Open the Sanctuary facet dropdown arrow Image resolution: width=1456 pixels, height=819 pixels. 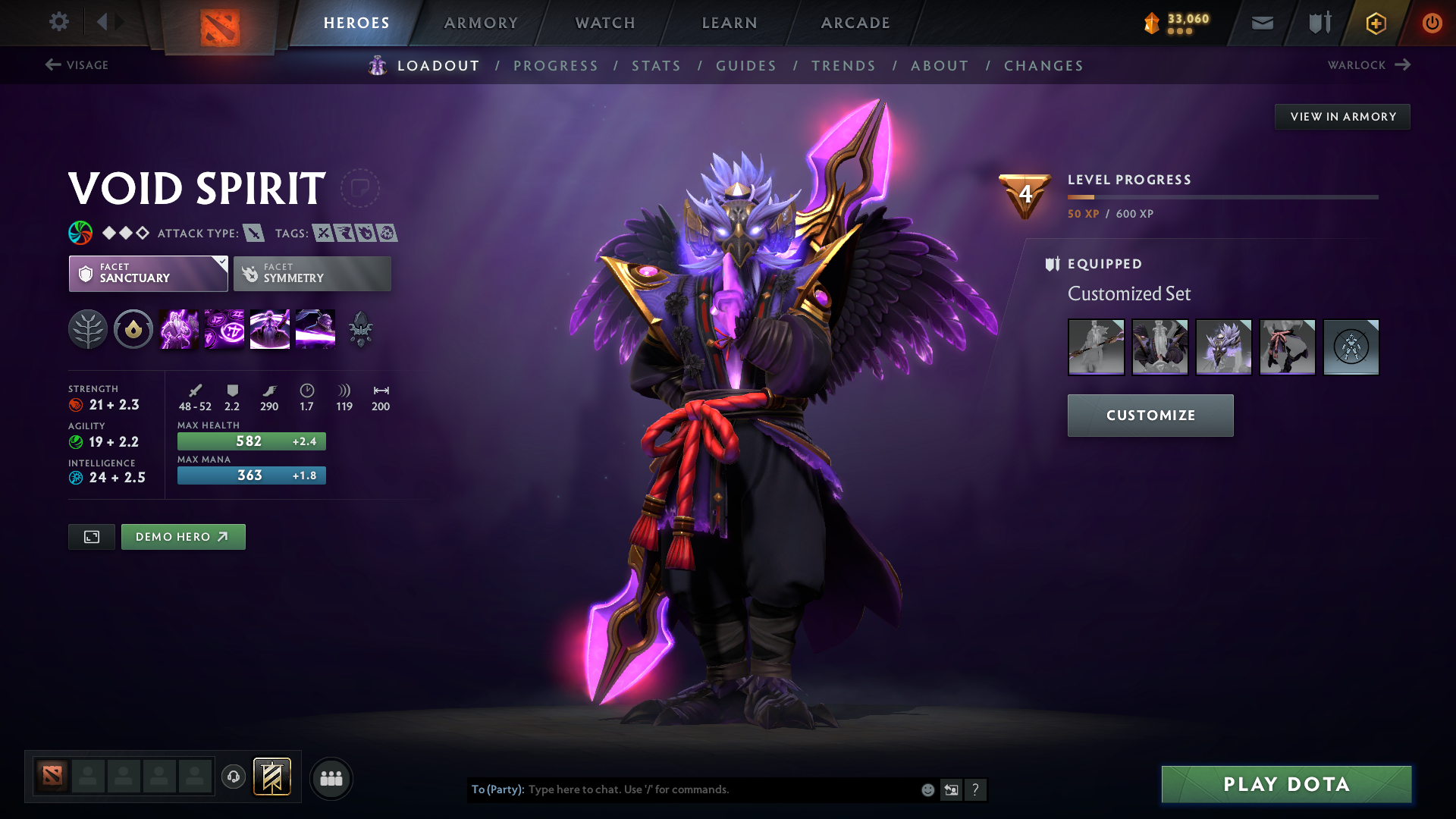pyautogui.click(x=221, y=264)
